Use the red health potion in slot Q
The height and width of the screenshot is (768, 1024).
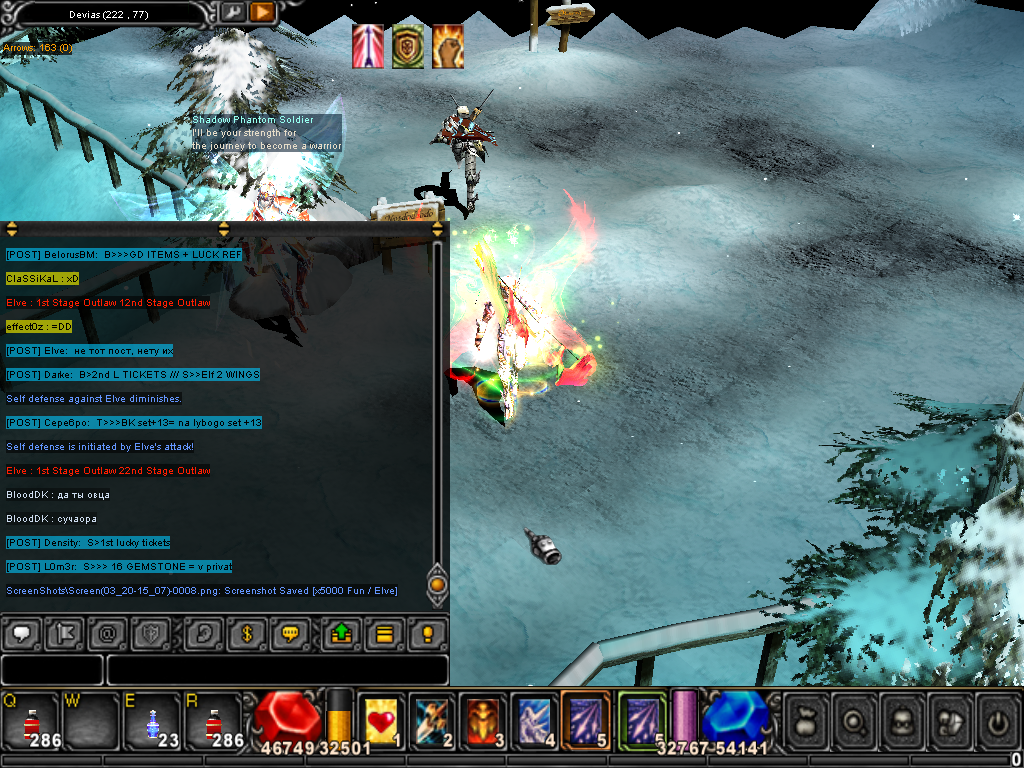(x=28, y=720)
